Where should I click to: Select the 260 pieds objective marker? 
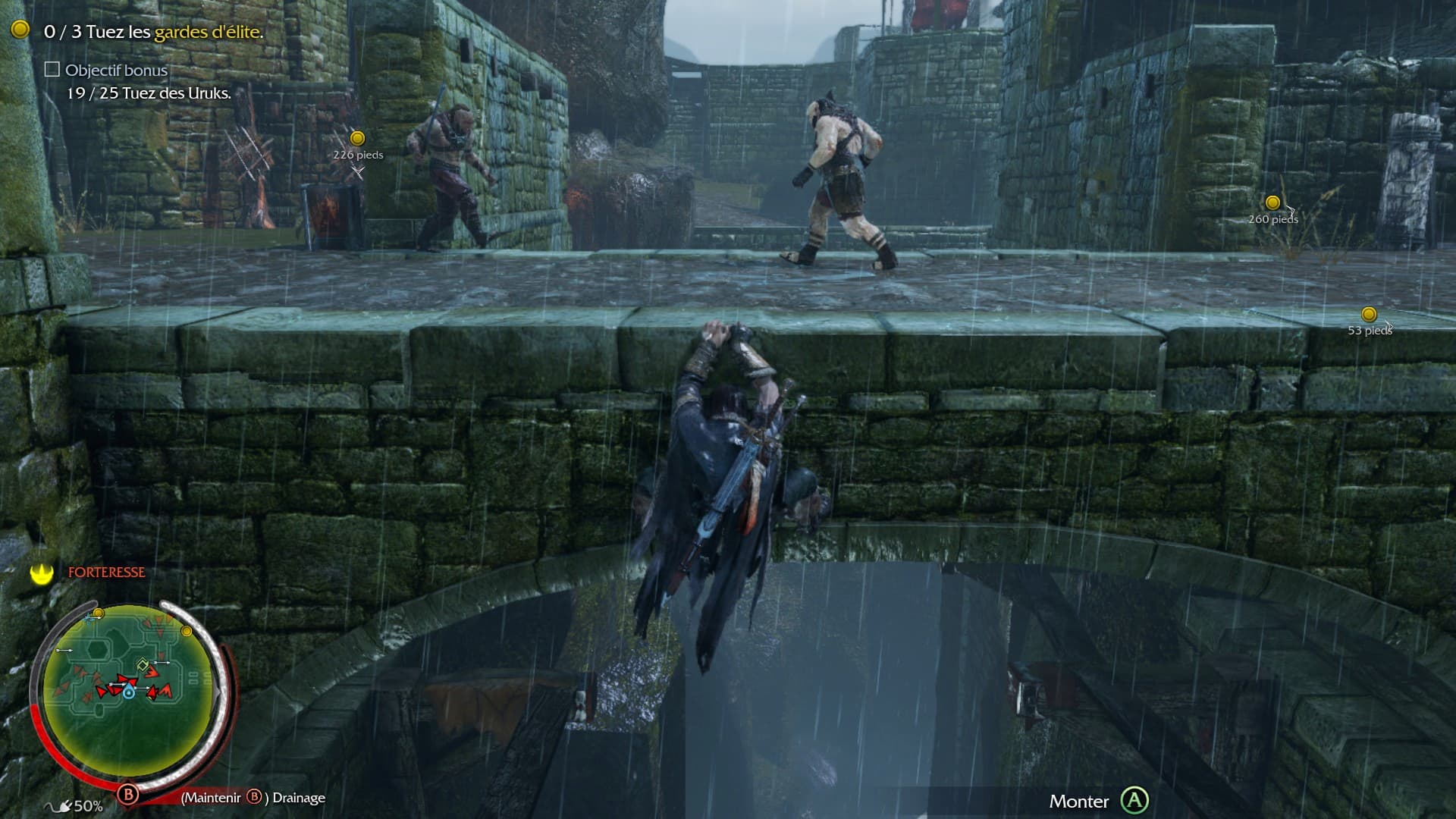pyautogui.click(x=1272, y=202)
